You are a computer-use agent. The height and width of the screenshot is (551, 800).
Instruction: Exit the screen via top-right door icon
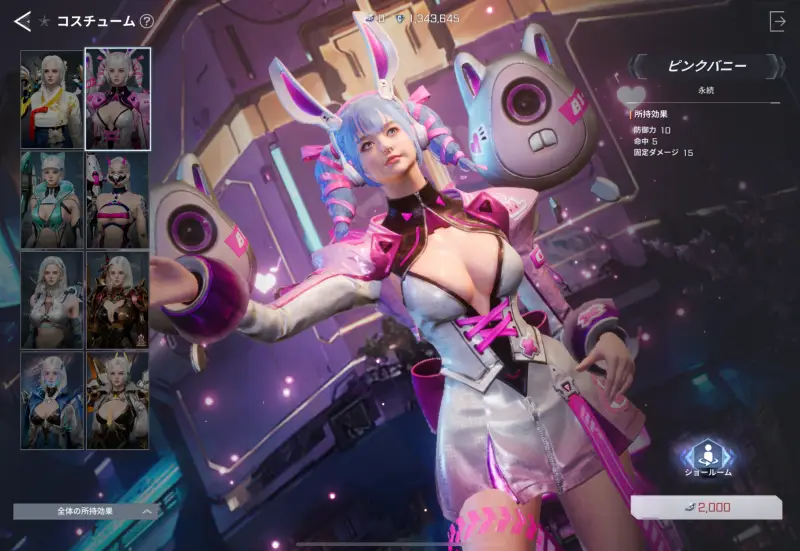coord(777,21)
